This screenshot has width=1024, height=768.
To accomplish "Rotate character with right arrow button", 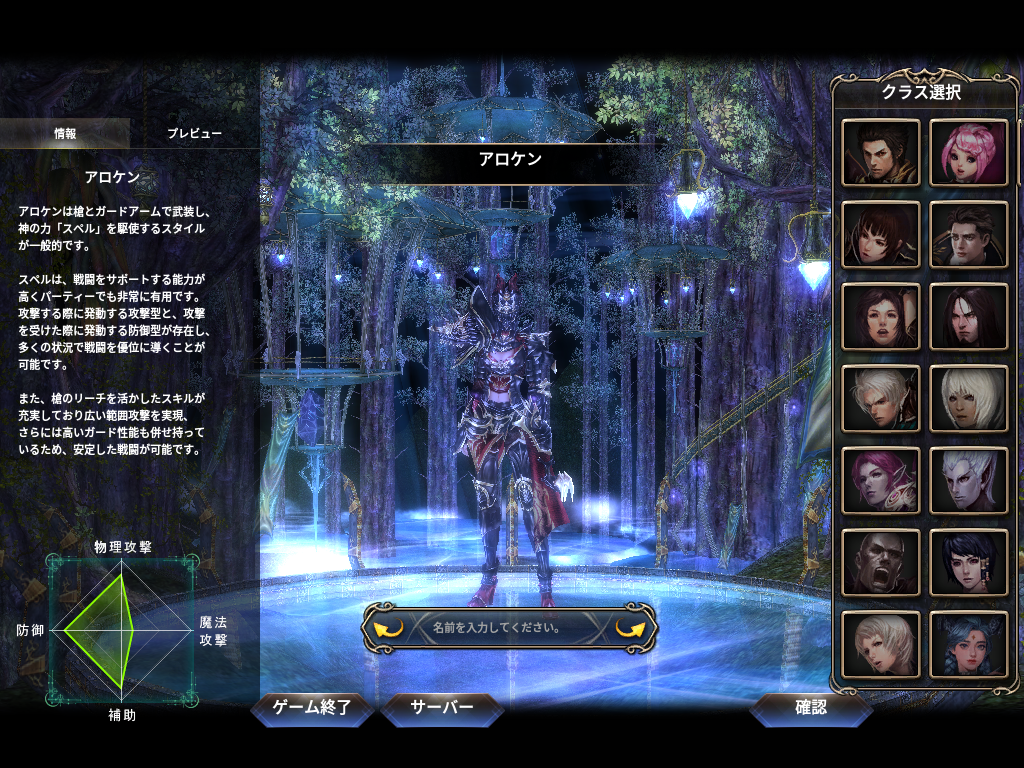I will 632,628.
